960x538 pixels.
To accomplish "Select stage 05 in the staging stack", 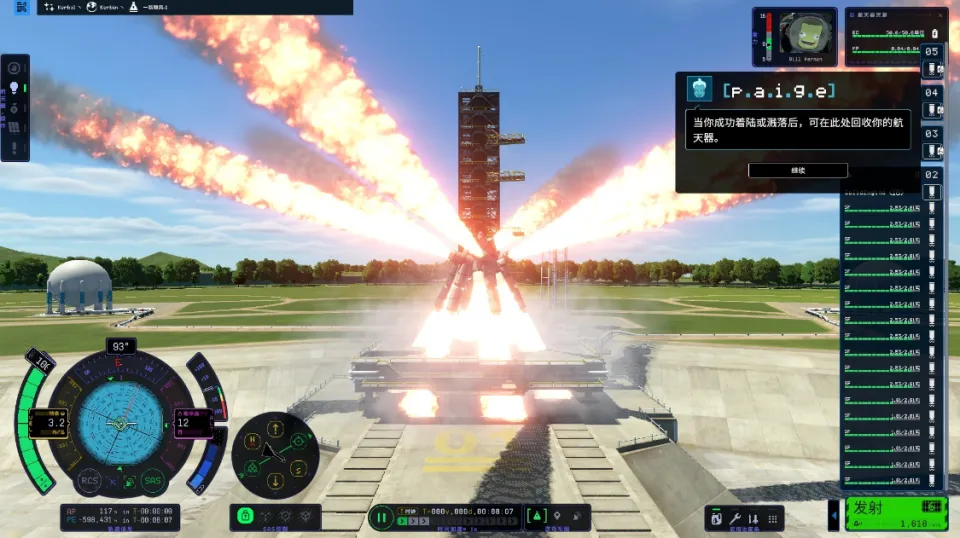I will [932, 51].
